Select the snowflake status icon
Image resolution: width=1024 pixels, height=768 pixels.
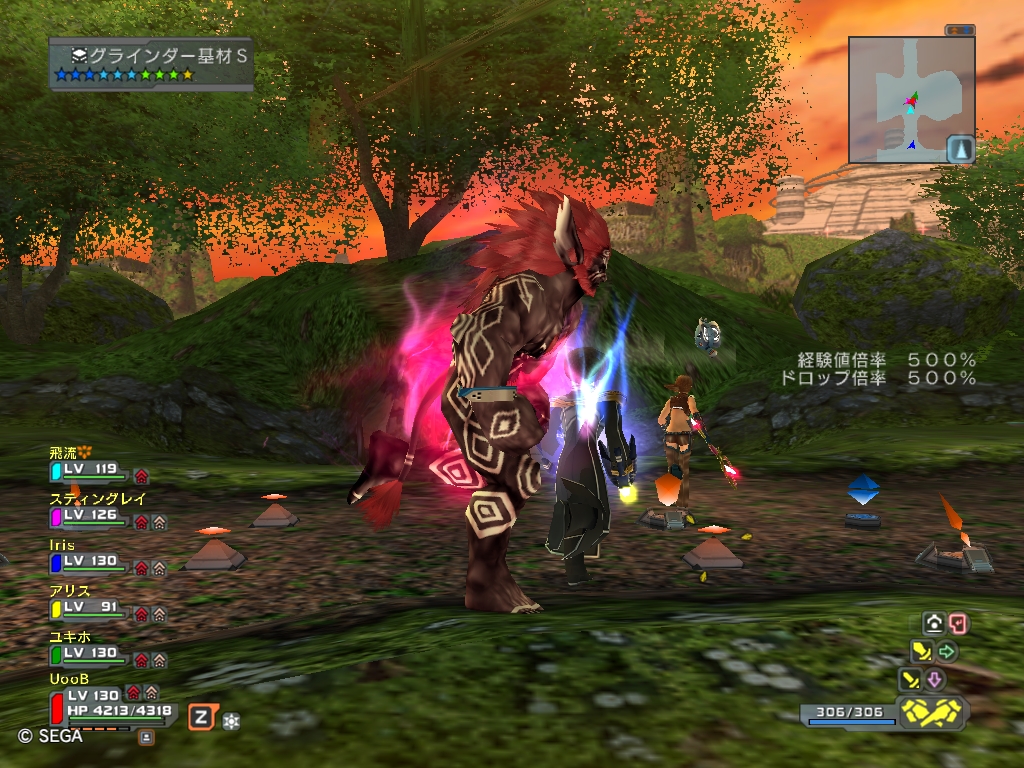coord(231,720)
